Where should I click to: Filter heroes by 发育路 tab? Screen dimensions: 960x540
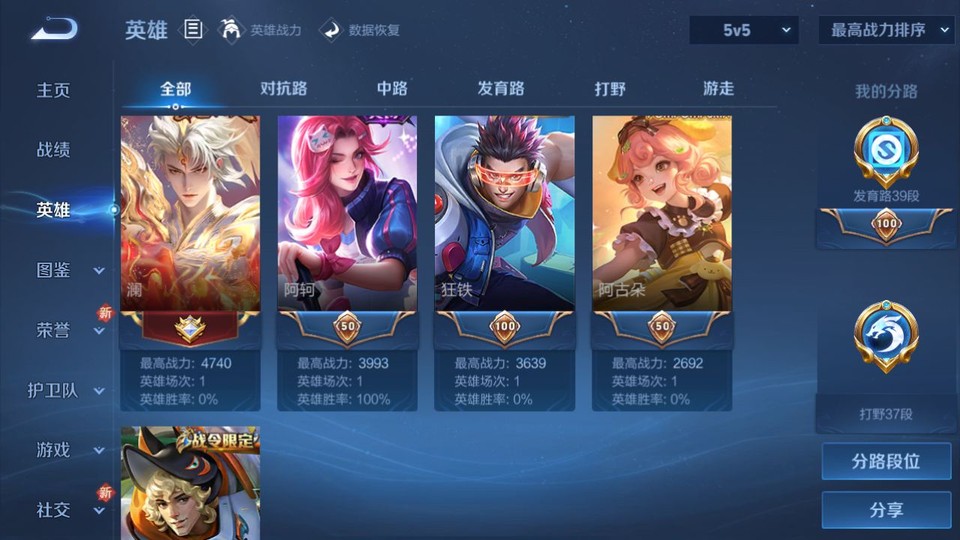pyautogui.click(x=501, y=88)
